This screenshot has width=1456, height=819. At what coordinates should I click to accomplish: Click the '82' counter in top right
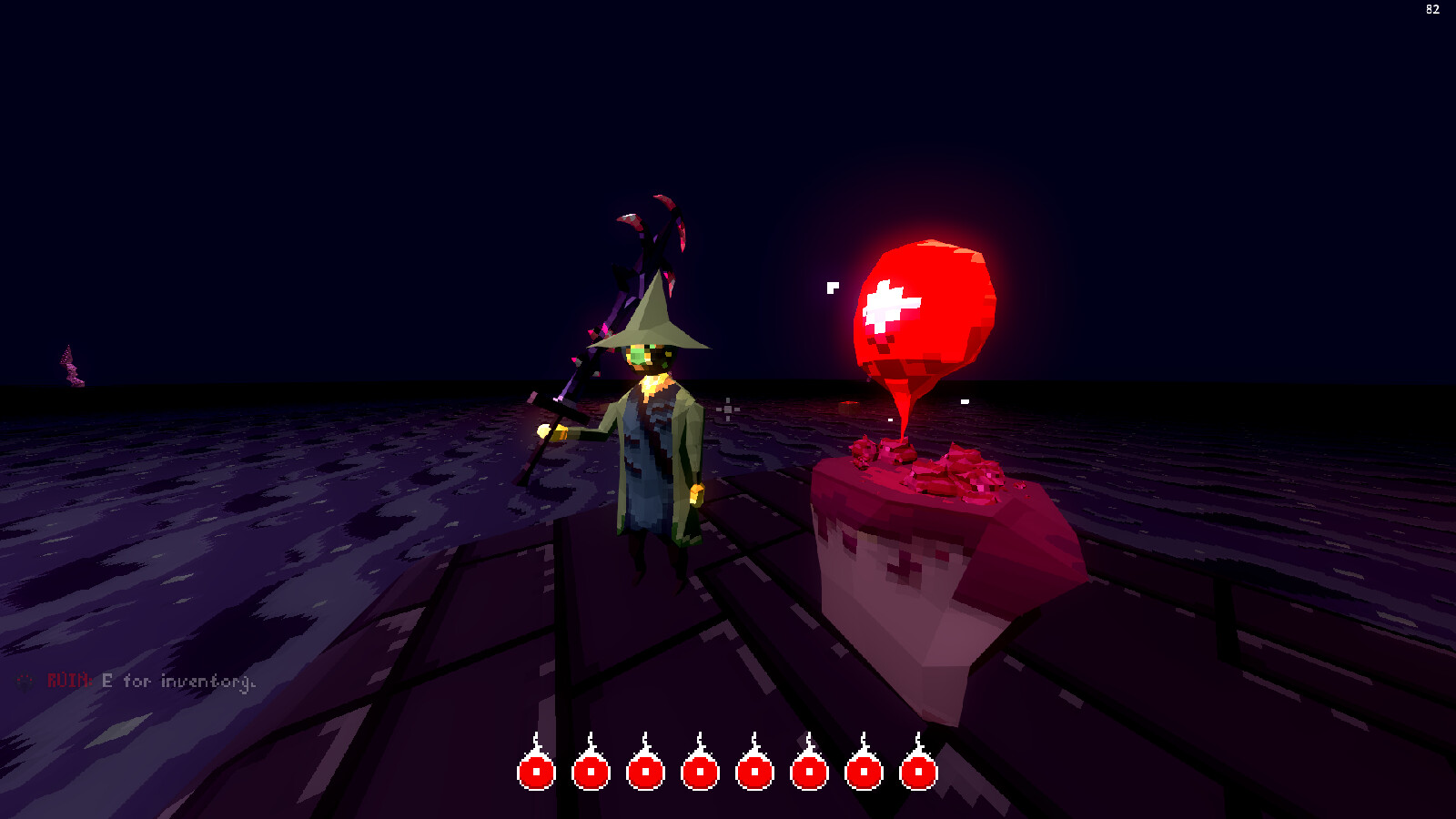coord(1434,9)
